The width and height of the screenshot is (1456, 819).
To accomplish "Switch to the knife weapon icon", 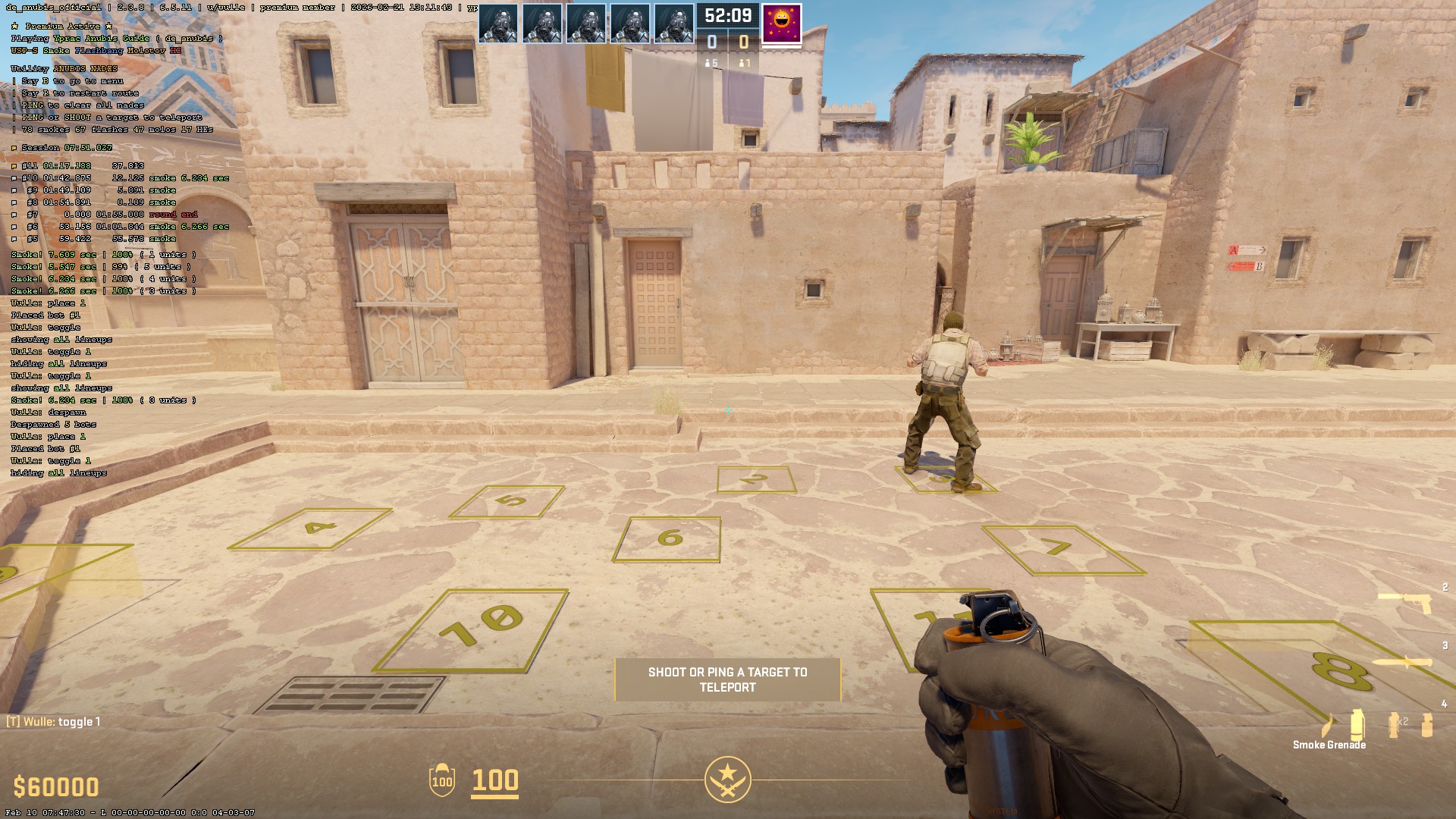I will coord(1402,663).
